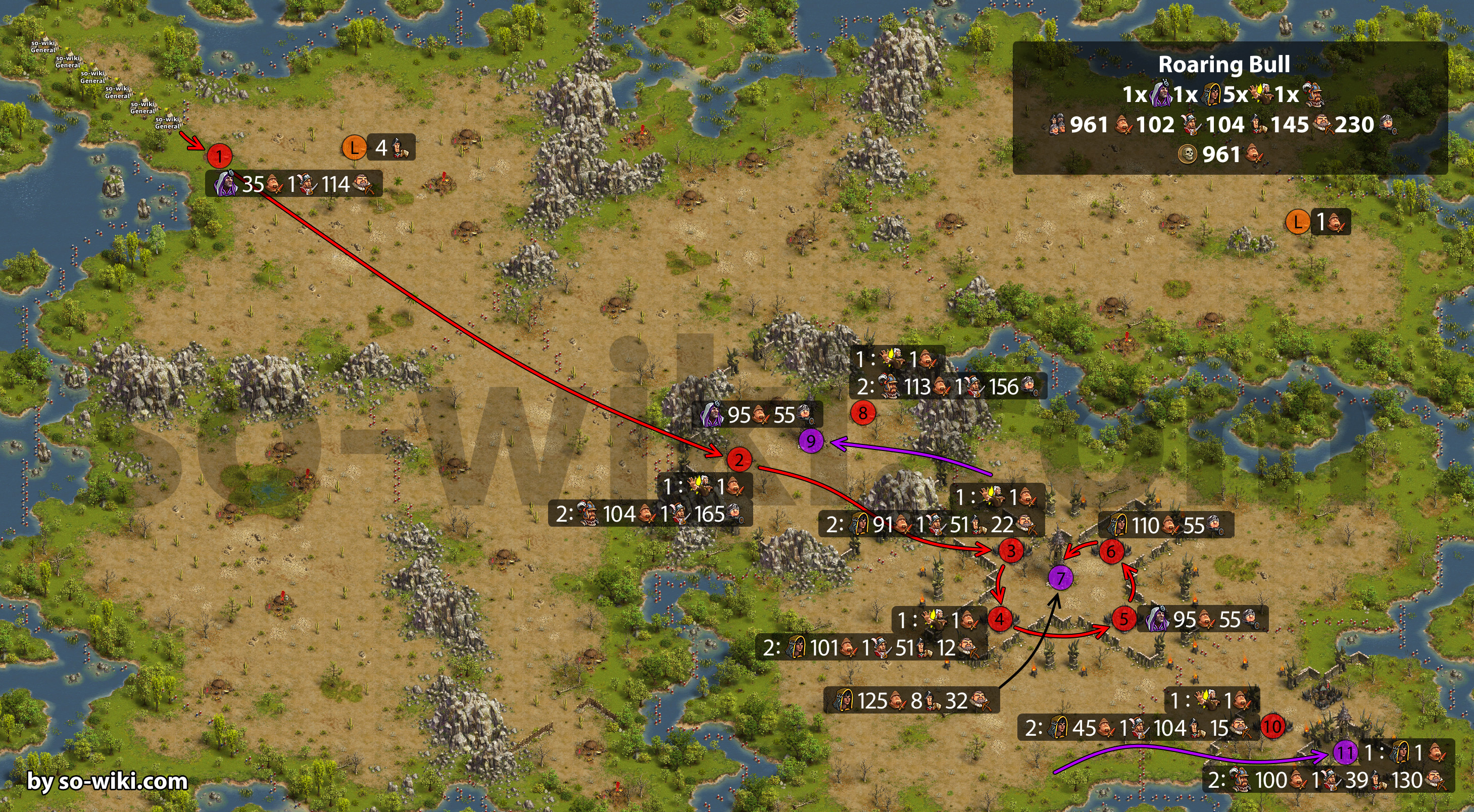
Task: Click the red marker labeled 8
Action: 863,412
